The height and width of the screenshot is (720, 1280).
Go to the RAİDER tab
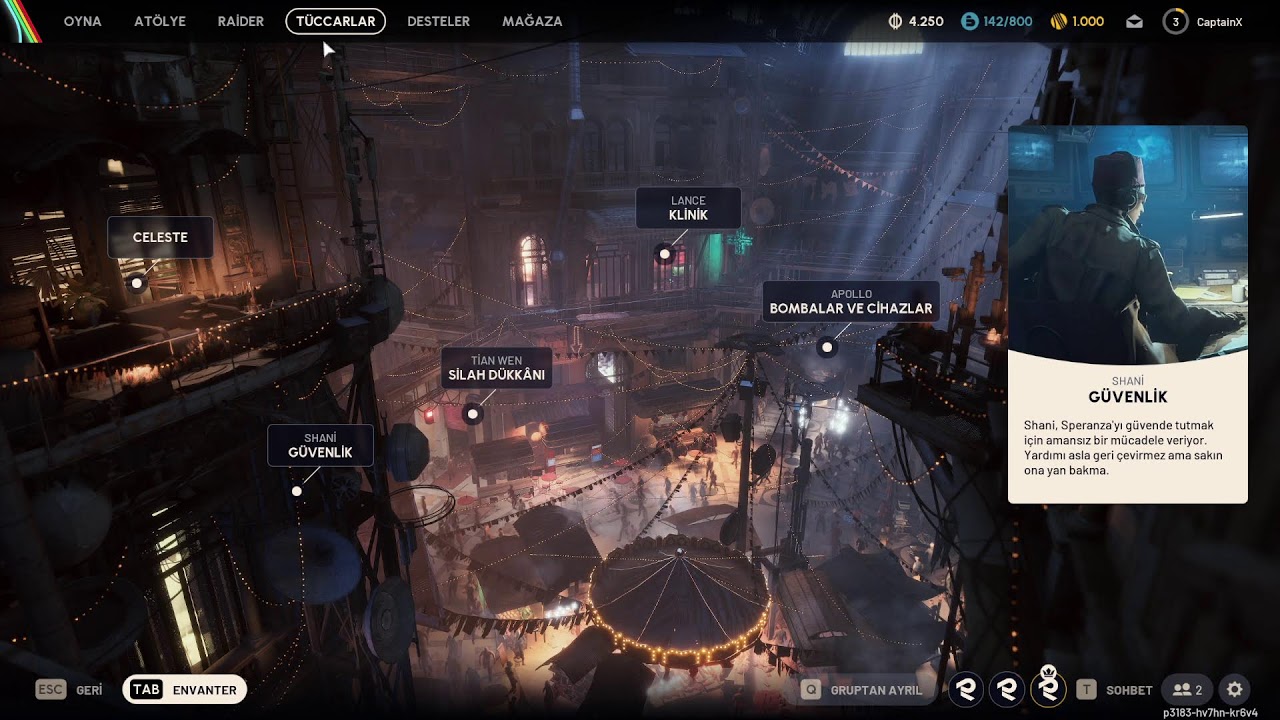(x=241, y=21)
